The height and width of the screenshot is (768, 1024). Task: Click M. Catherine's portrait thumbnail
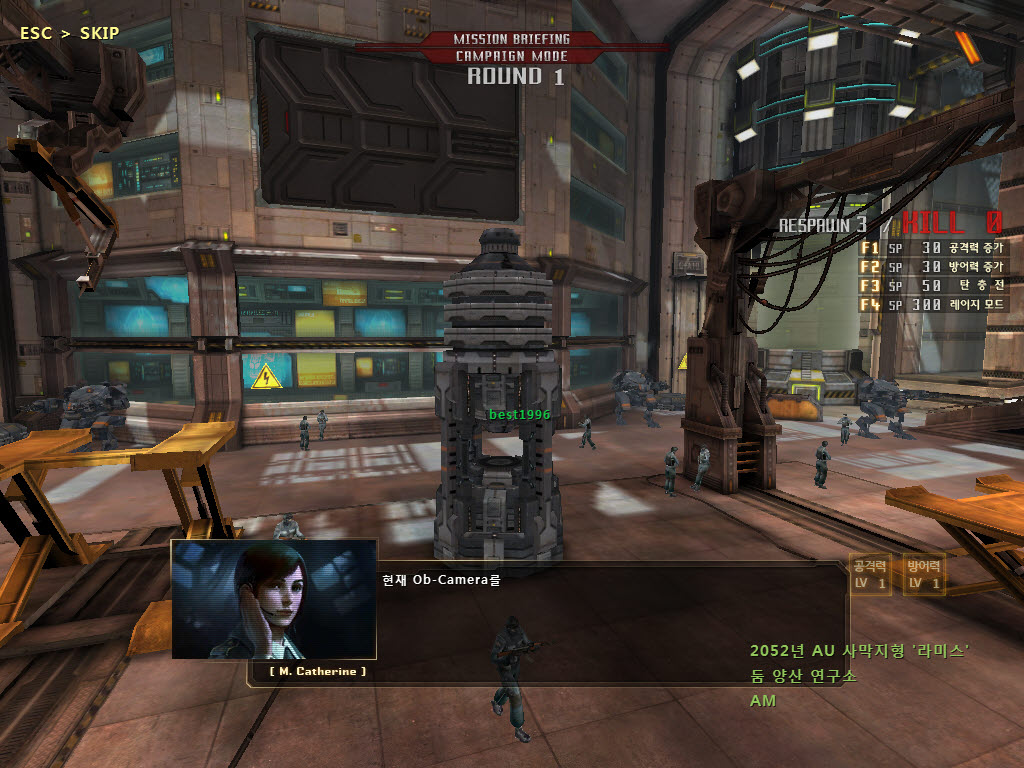(x=273, y=599)
